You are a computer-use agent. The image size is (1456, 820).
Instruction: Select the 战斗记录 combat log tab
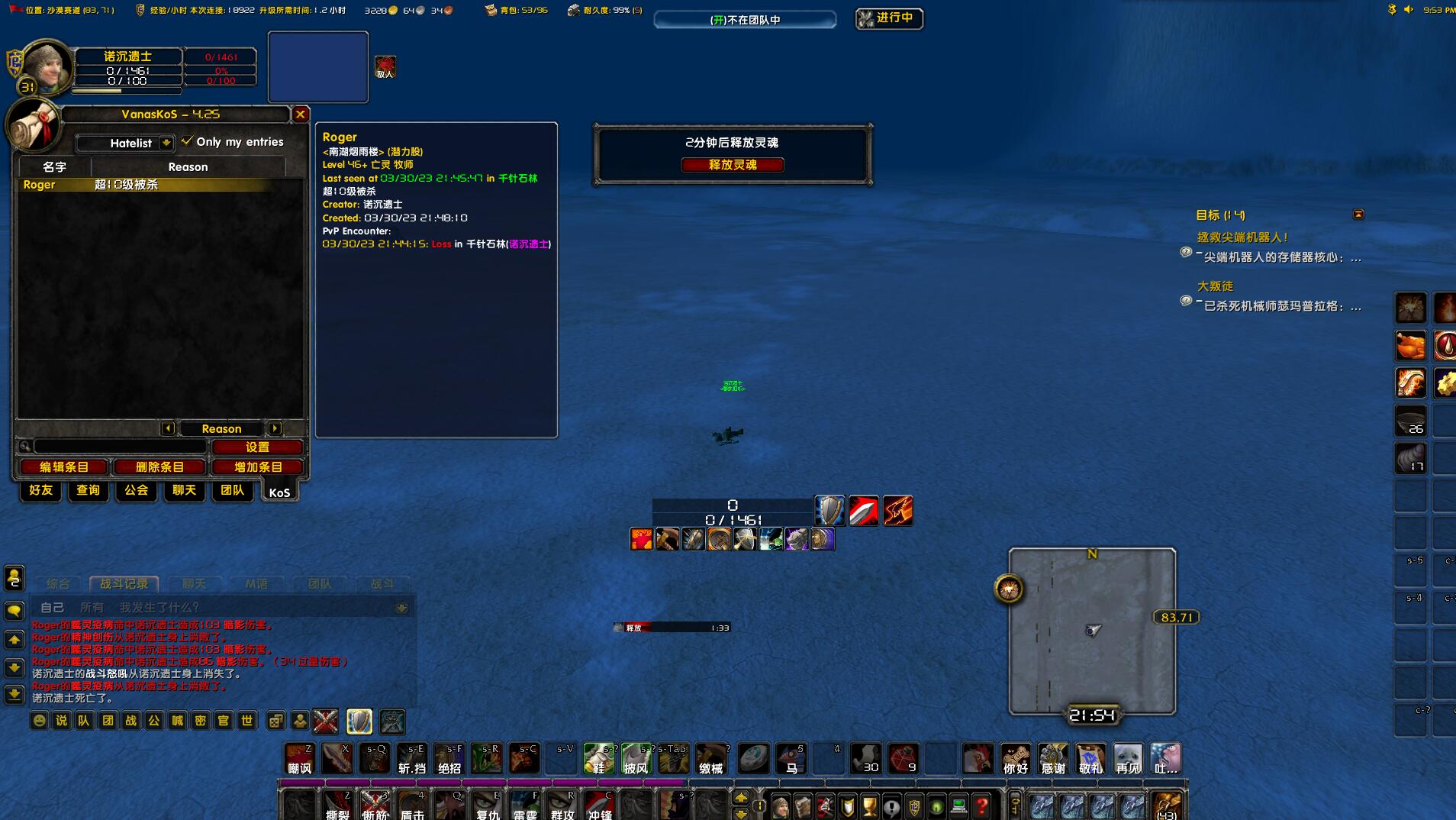[x=124, y=584]
